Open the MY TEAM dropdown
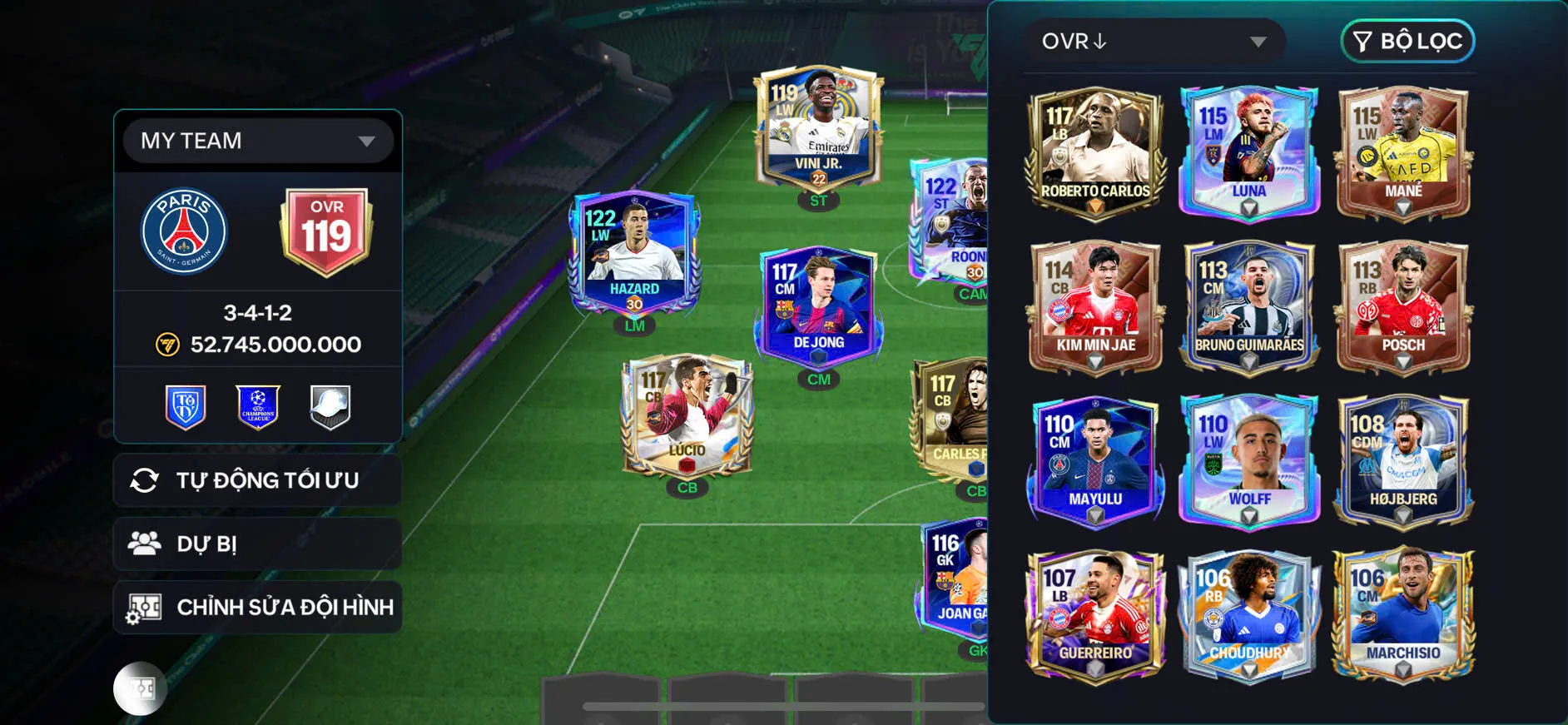This screenshot has height=725, width=1568. (x=257, y=140)
